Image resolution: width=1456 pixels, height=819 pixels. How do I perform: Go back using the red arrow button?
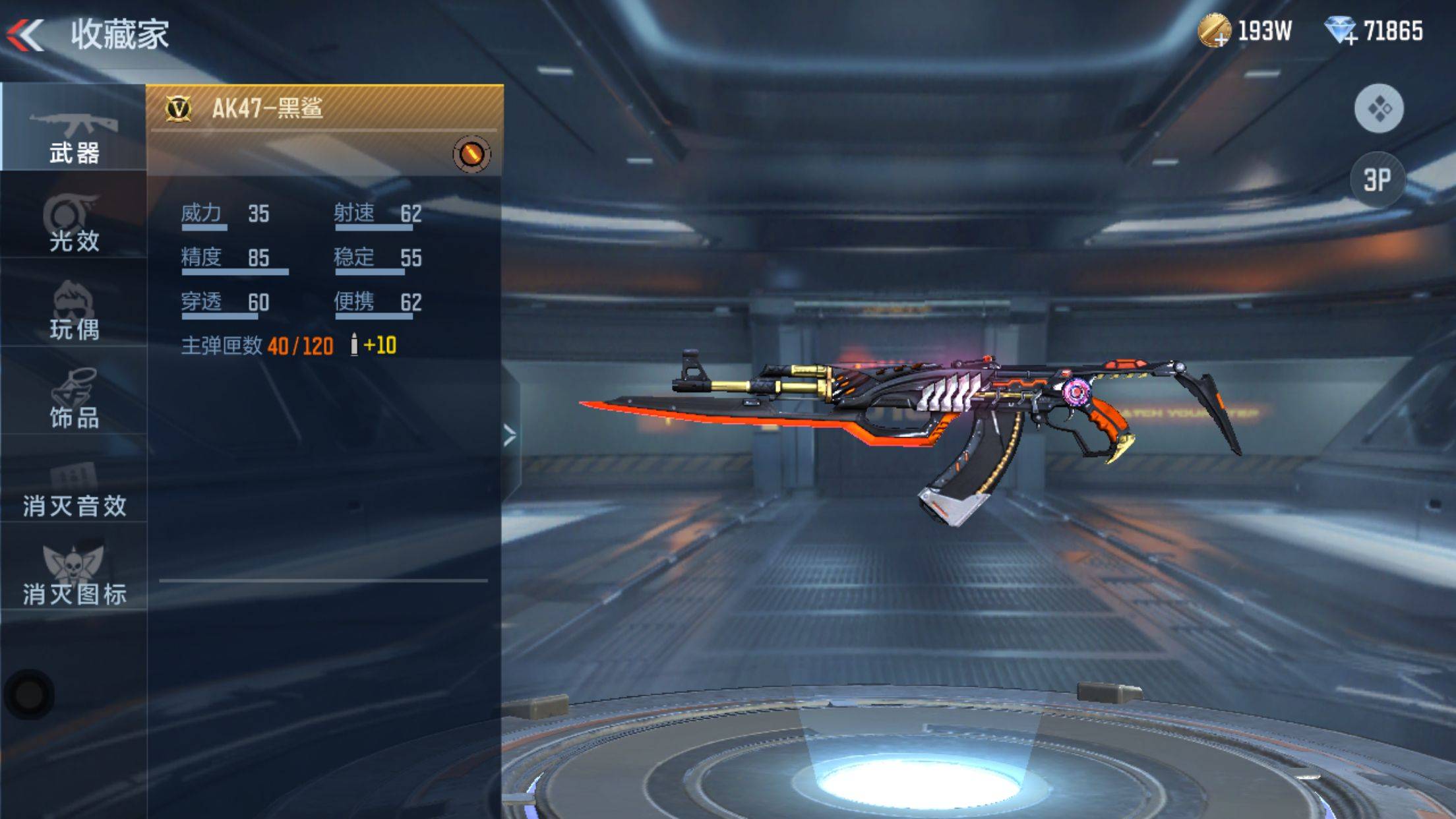click(25, 34)
